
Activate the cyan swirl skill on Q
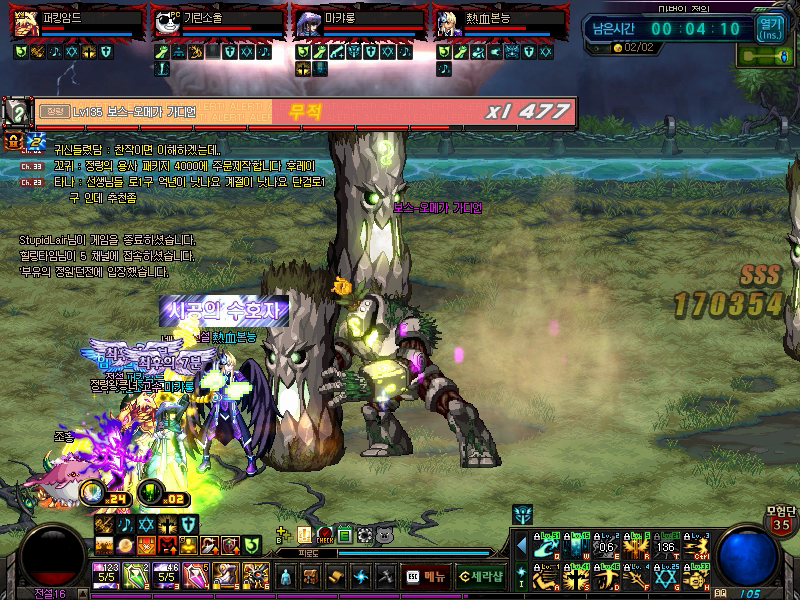coord(546,545)
